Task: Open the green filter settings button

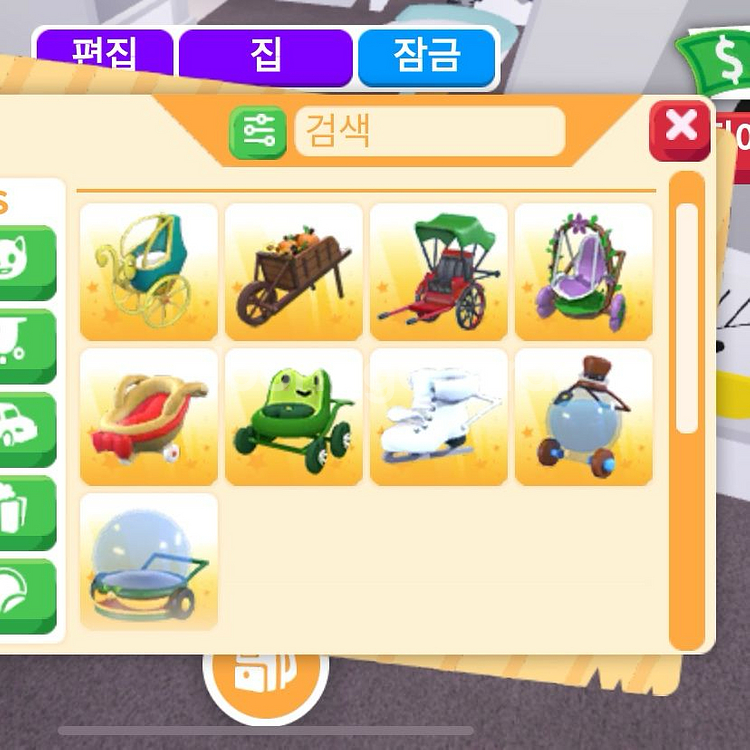Action: (x=258, y=133)
